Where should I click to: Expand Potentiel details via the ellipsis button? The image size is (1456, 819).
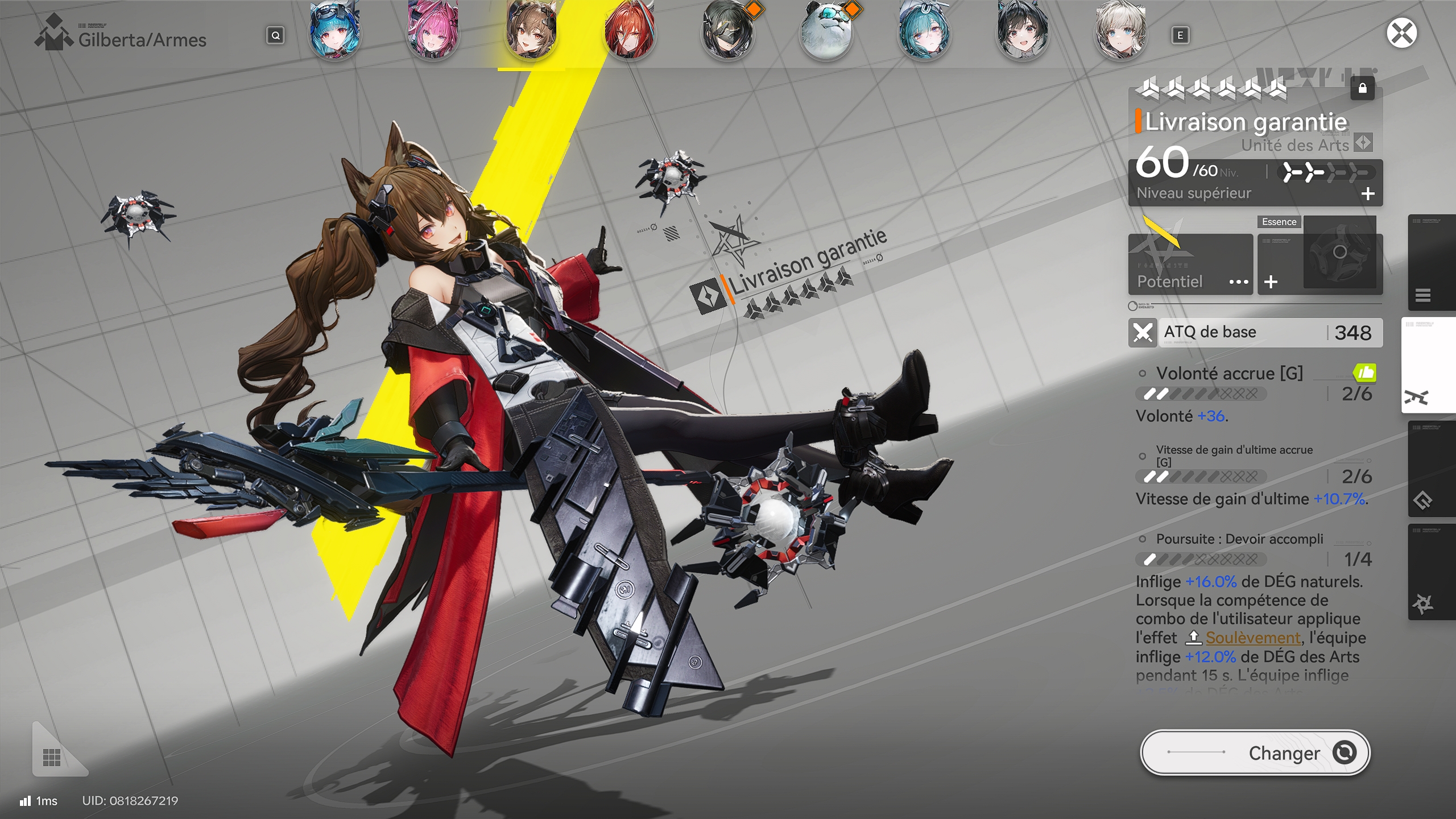pyautogui.click(x=1240, y=281)
